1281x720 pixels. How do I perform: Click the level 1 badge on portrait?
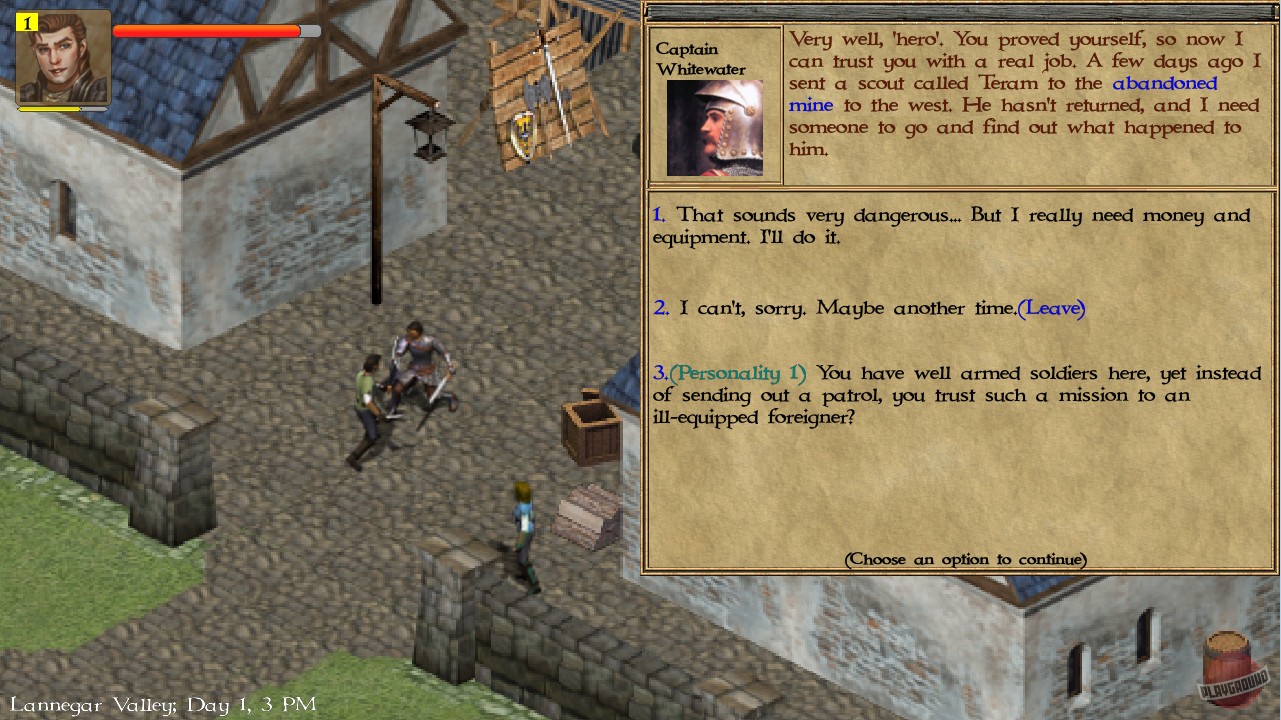pyautogui.click(x=26, y=22)
